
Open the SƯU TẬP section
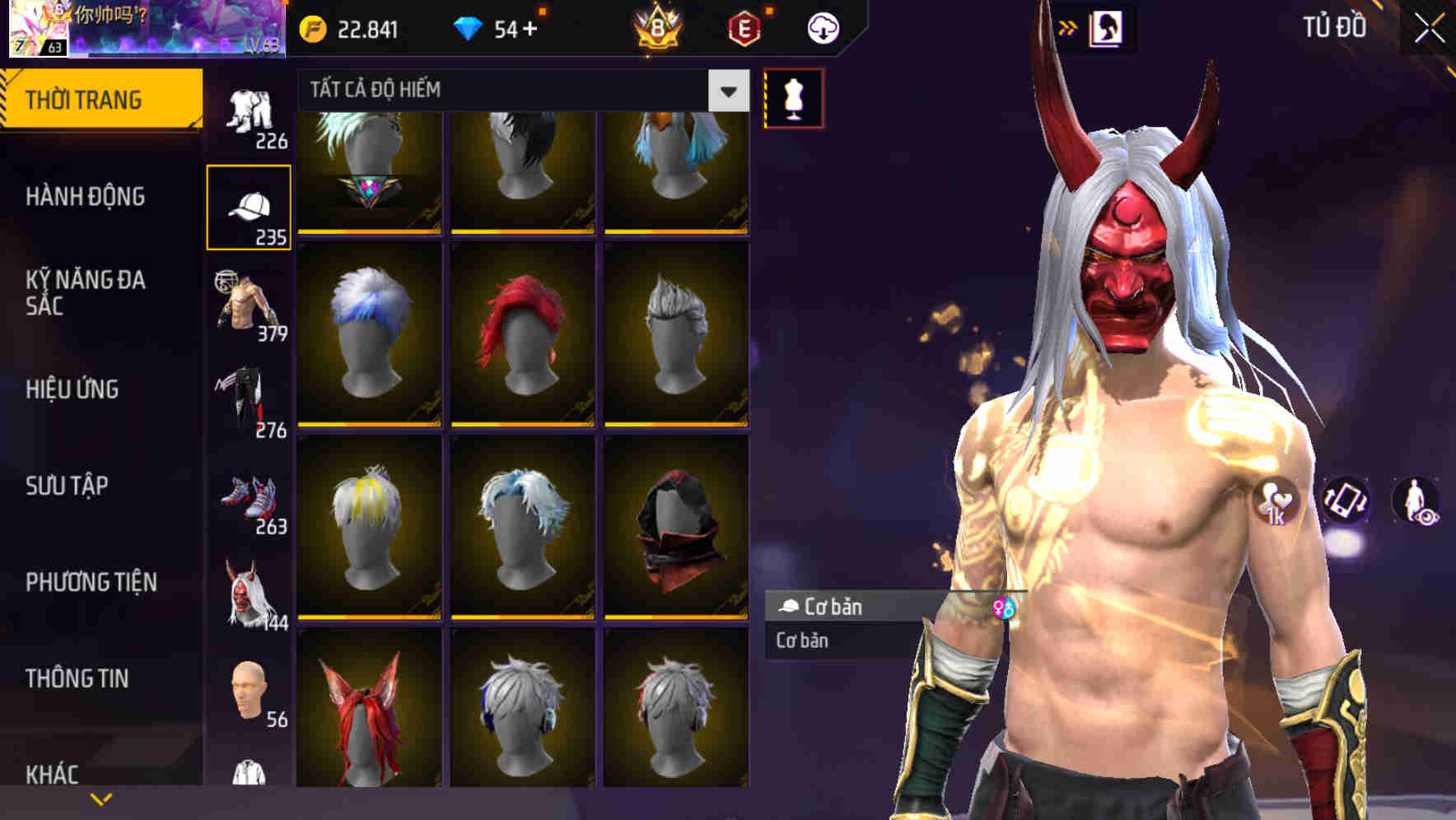coord(69,487)
